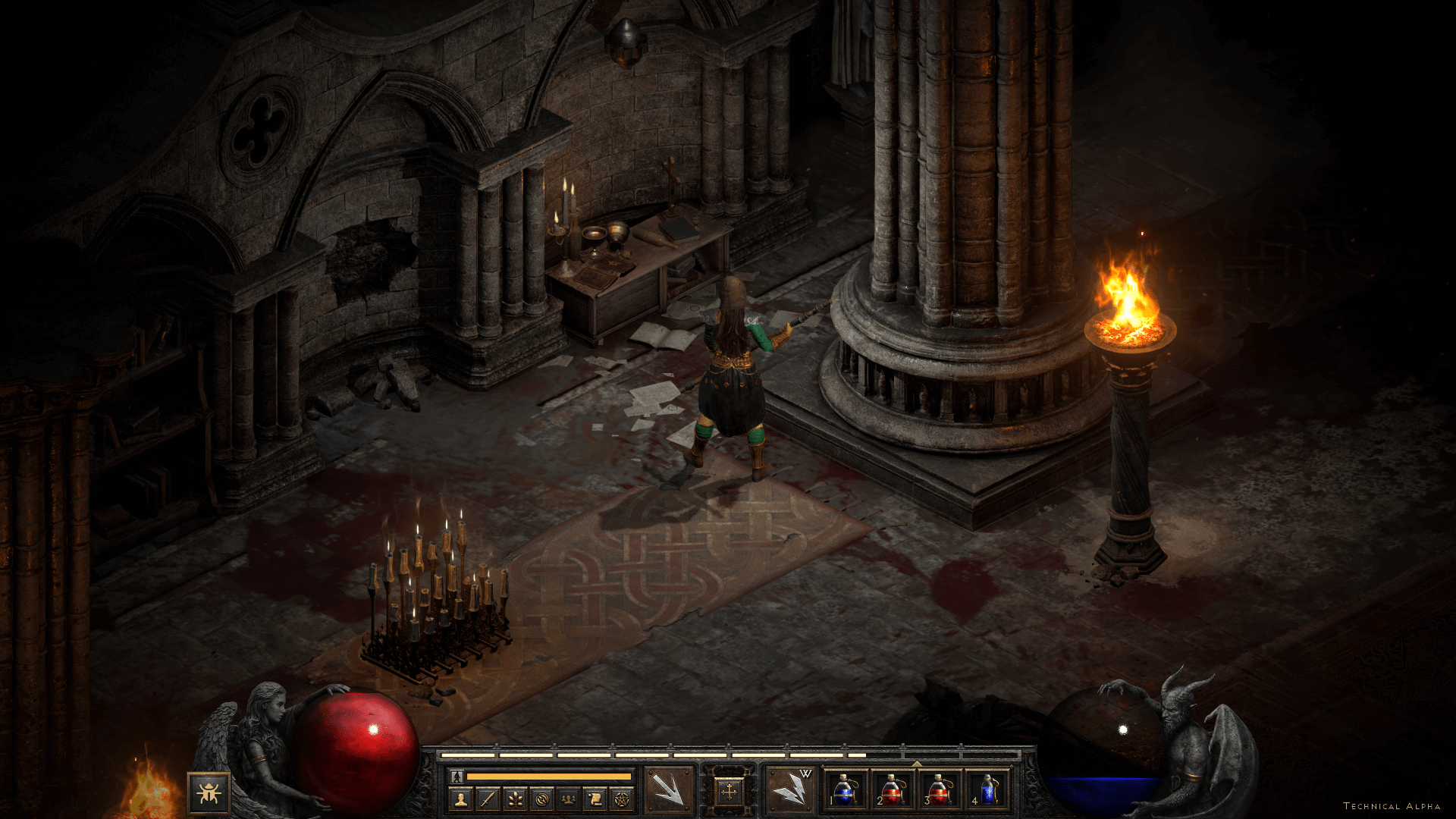1456x819 pixels.
Task: Use the tall blue potion in slot 4
Action: (987, 790)
